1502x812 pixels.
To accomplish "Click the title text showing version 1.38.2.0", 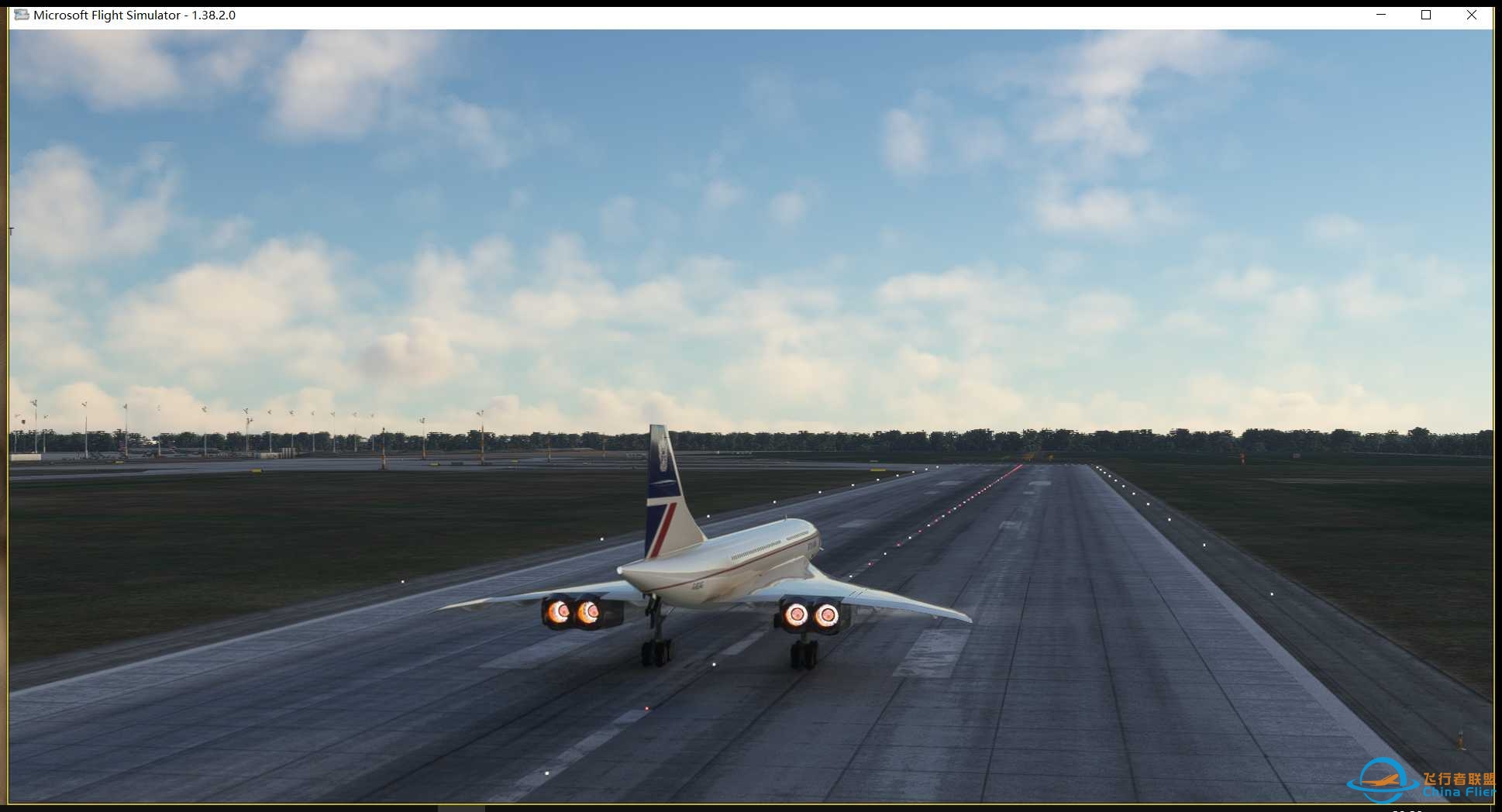I will [135, 15].
